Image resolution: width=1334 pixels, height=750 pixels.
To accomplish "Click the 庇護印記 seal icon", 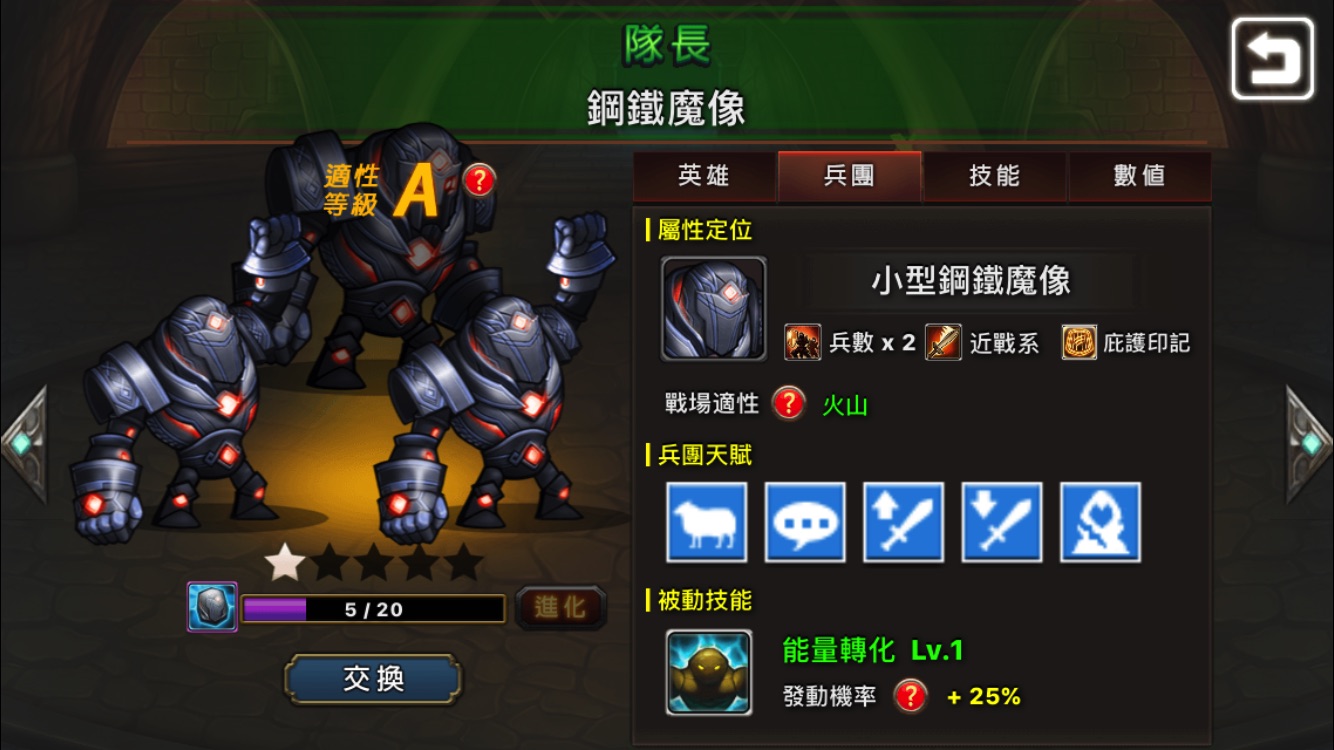I will [x=1078, y=342].
